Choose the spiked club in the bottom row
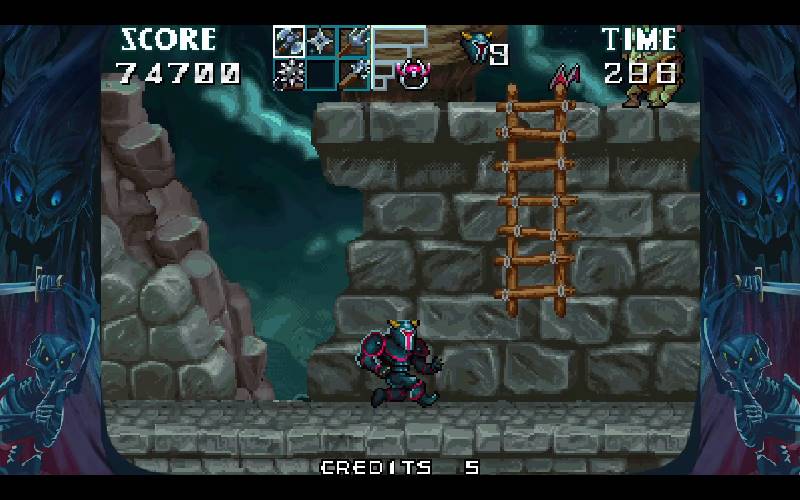Image resolution: width=800 pixels, height=500 pixels. (x=354, y=73)
